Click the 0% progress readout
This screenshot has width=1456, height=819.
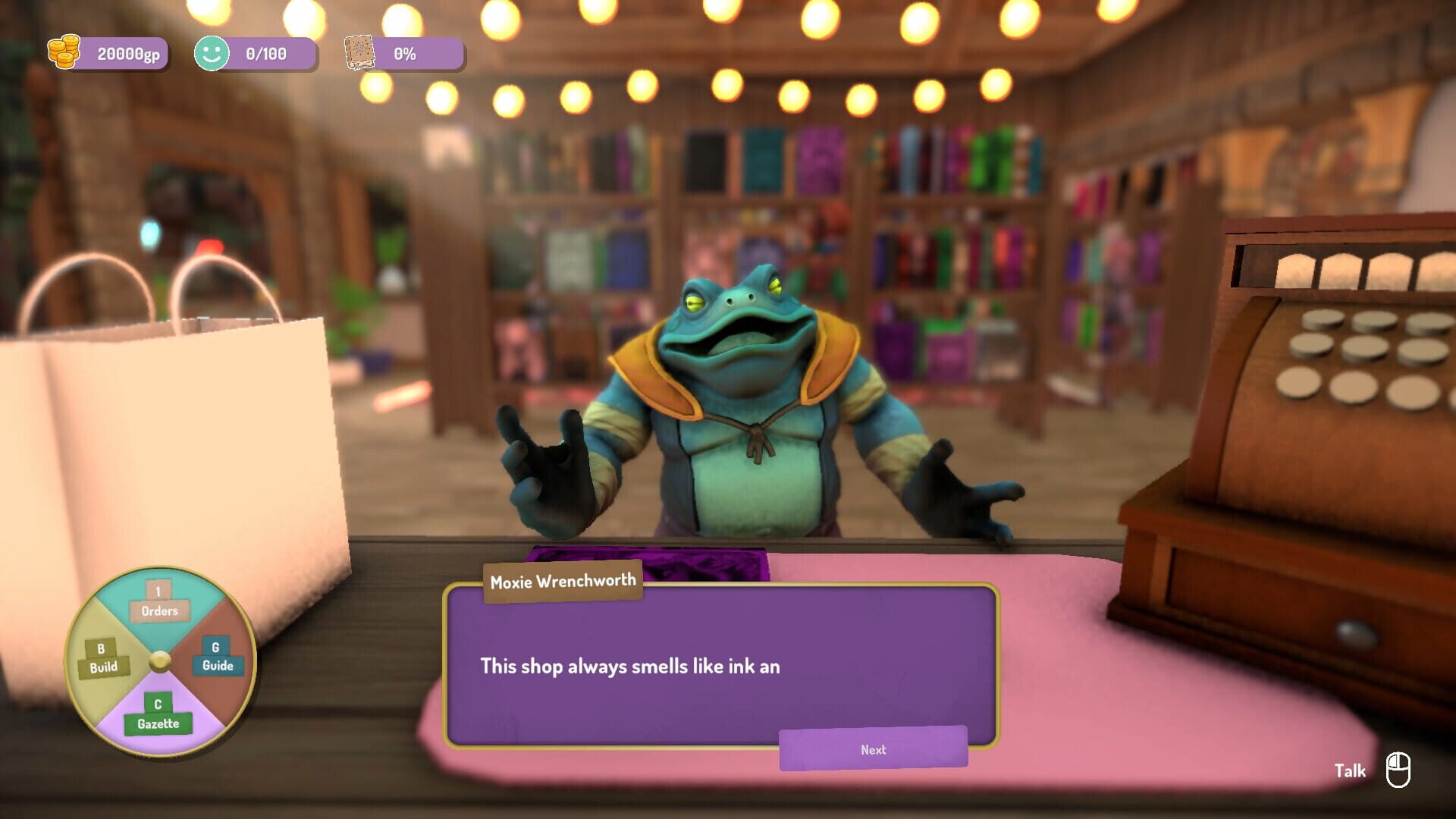pos(406,53)
